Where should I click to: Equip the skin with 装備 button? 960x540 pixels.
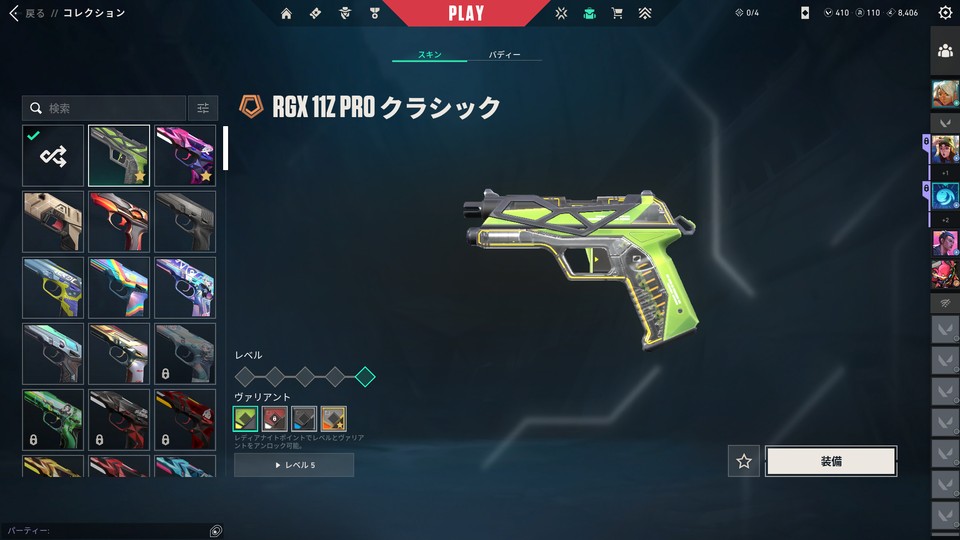coord(830,461)
